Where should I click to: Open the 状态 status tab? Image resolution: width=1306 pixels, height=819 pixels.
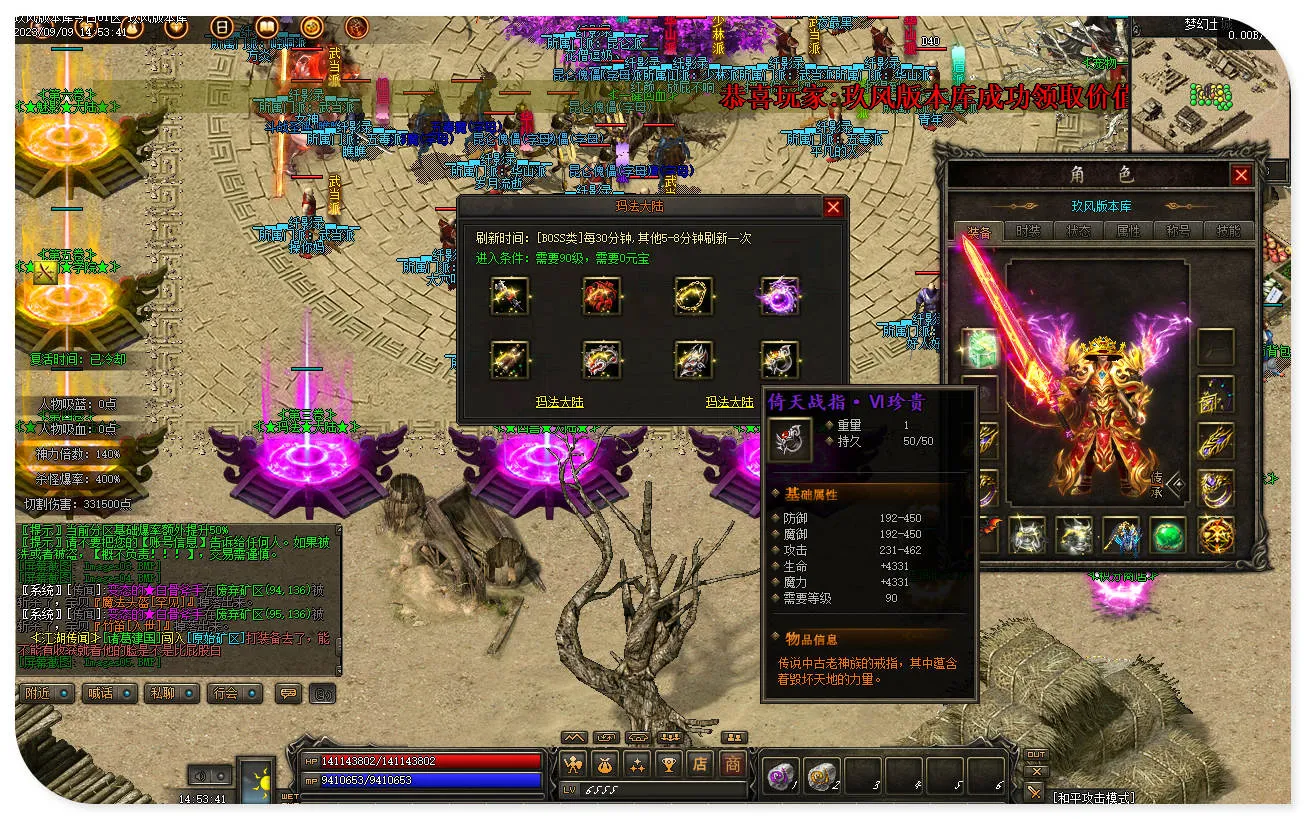1079,231
